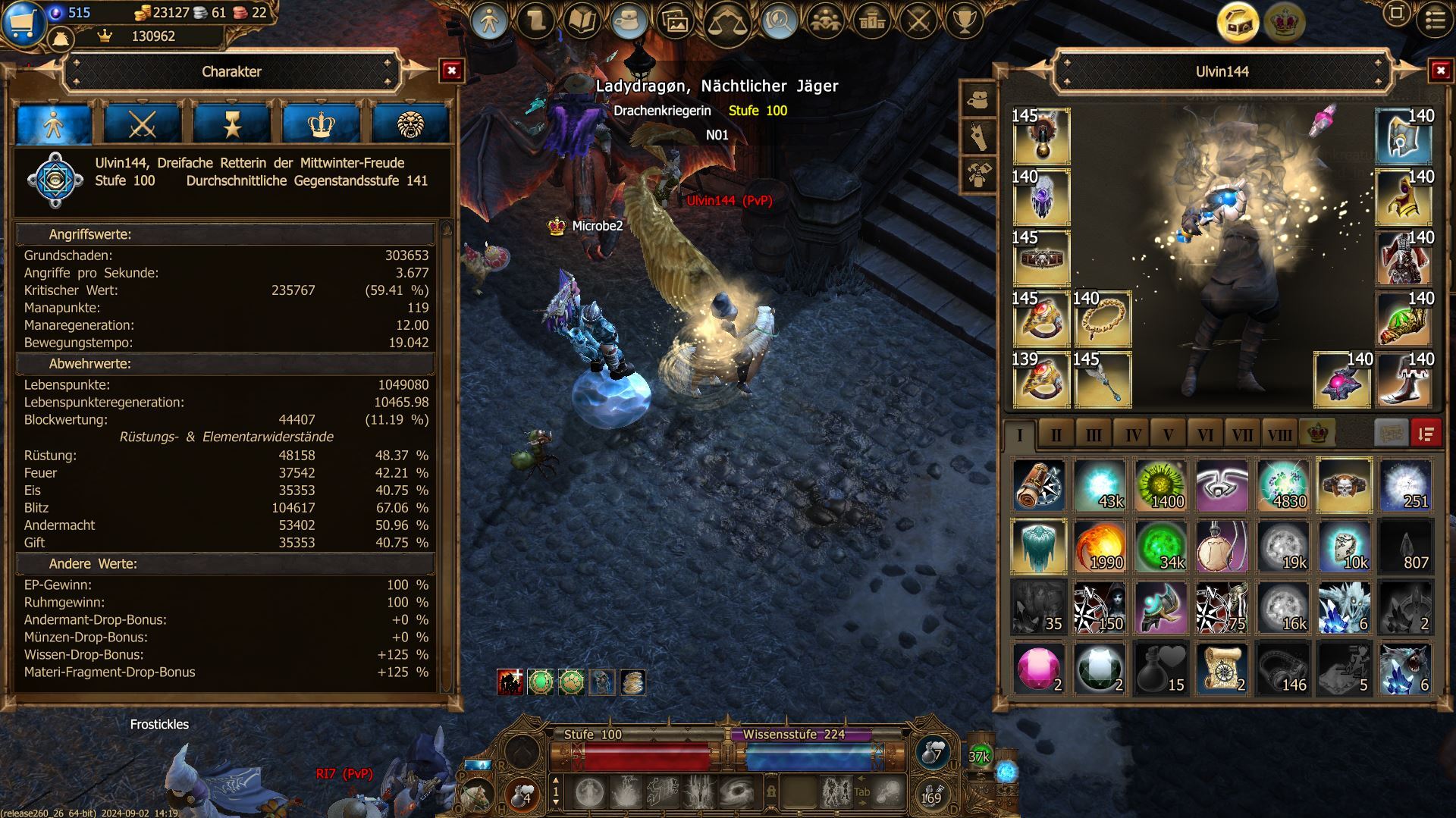
Task: Open the shop cart button
Action: (x=24, y=21)
